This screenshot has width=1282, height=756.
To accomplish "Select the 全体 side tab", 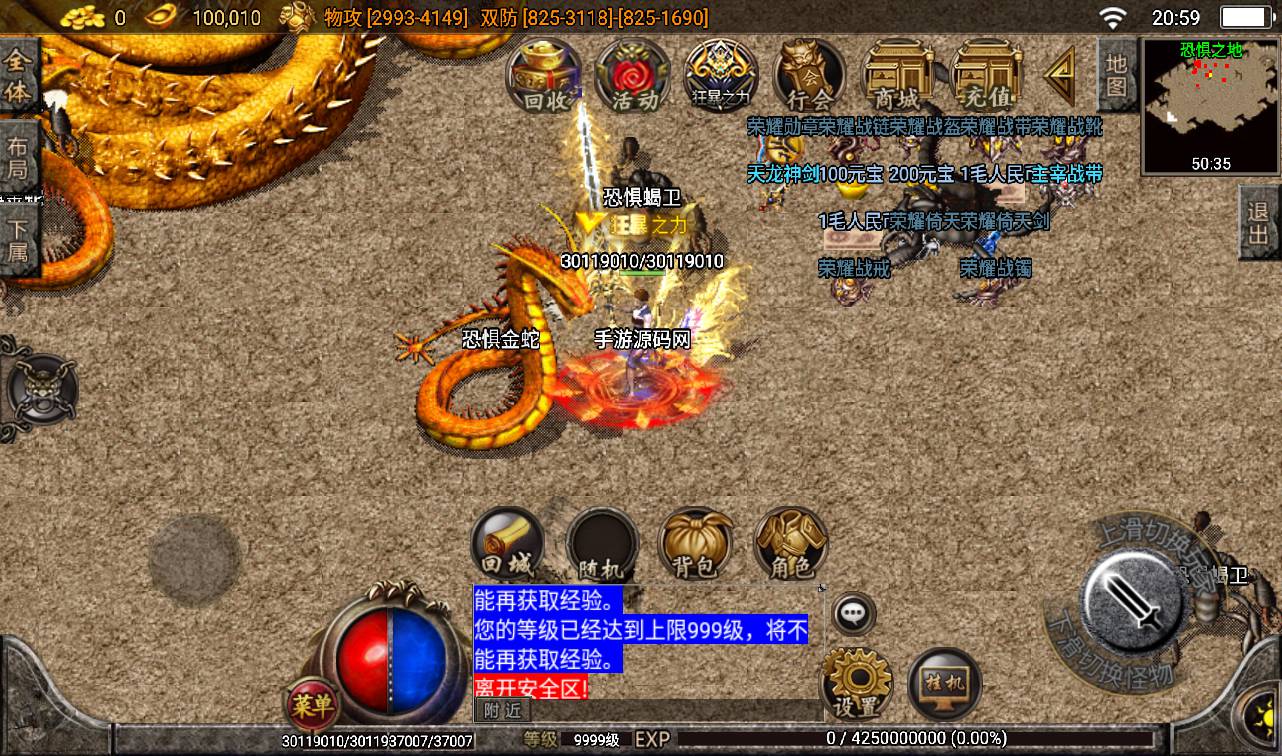I will [x=19, y=75].
